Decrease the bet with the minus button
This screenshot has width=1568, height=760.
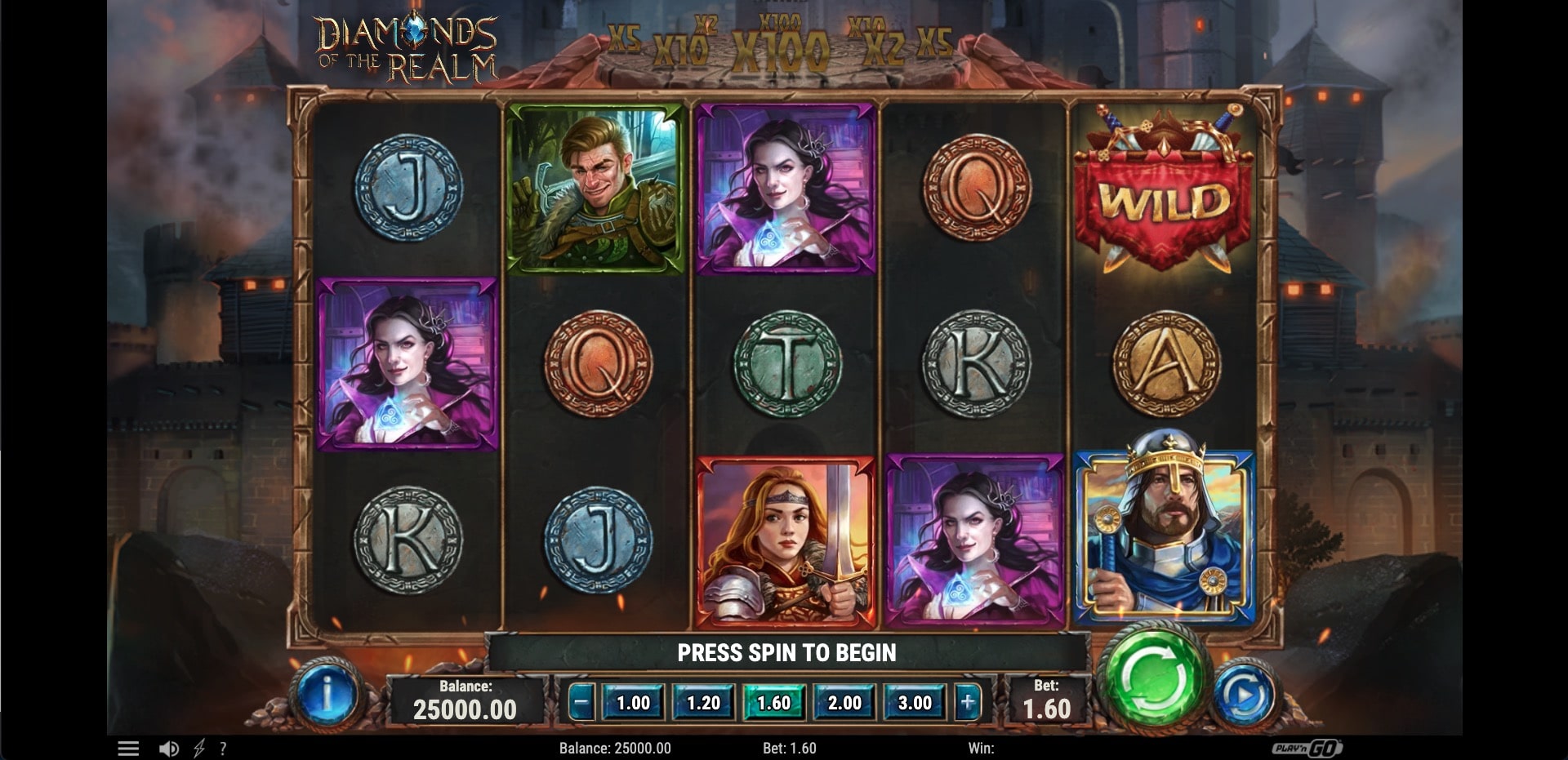pyautogui.click(x=581, y=702)
